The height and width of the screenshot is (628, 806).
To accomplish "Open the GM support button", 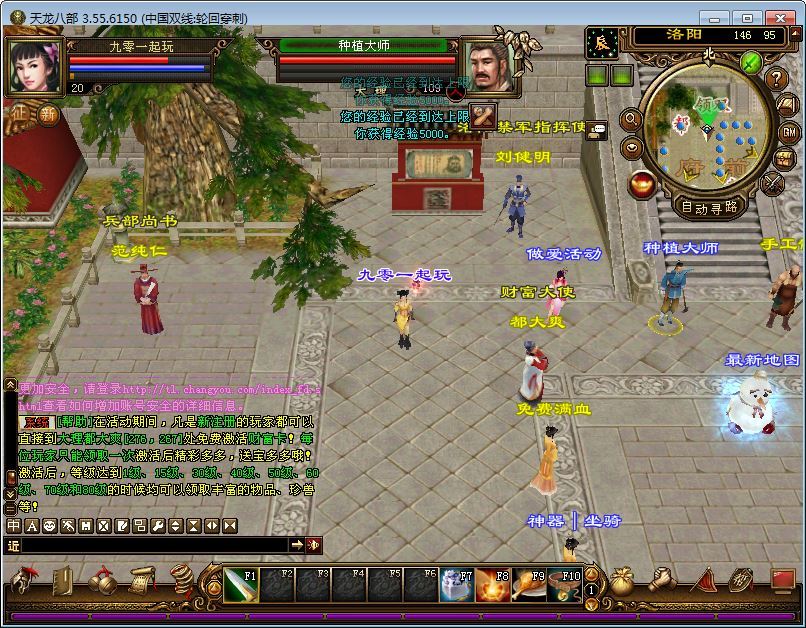I will tap(788, 132).
